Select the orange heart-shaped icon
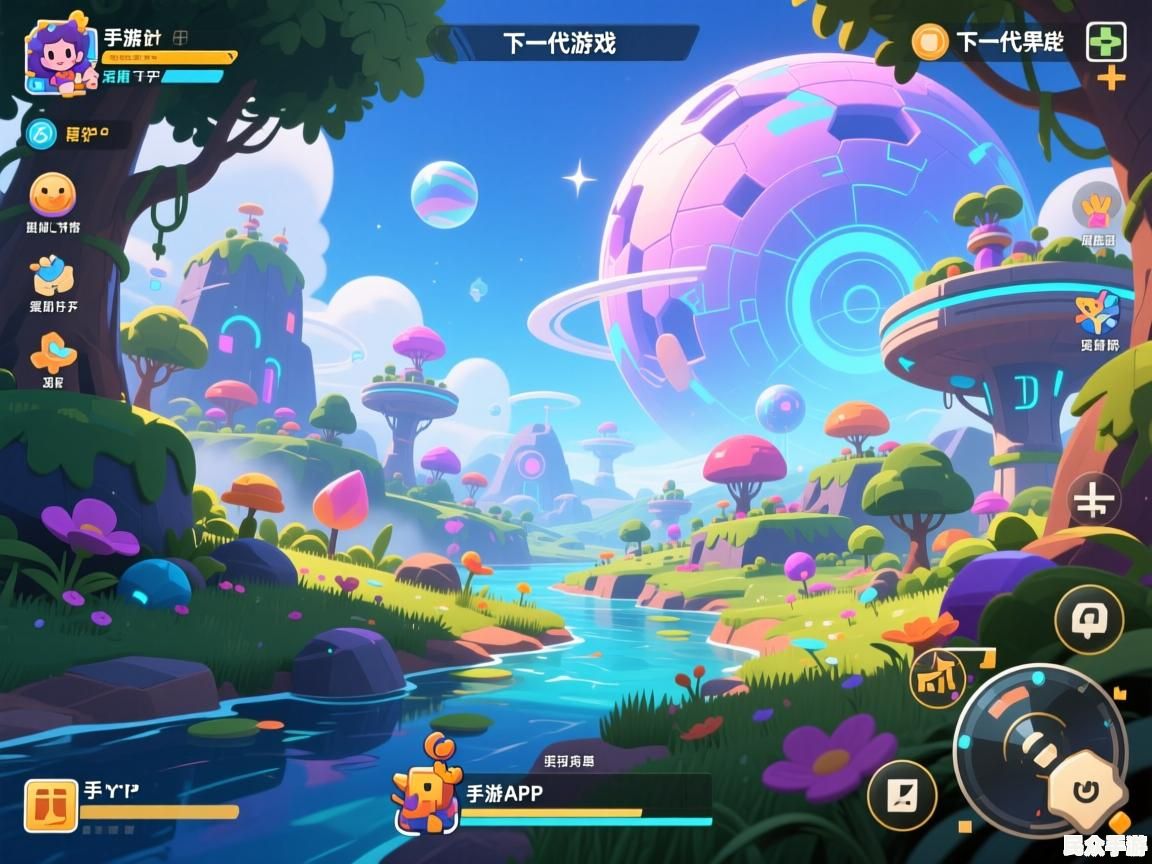The width and height of the screenshot is (1152, 864). click(53, 353)
